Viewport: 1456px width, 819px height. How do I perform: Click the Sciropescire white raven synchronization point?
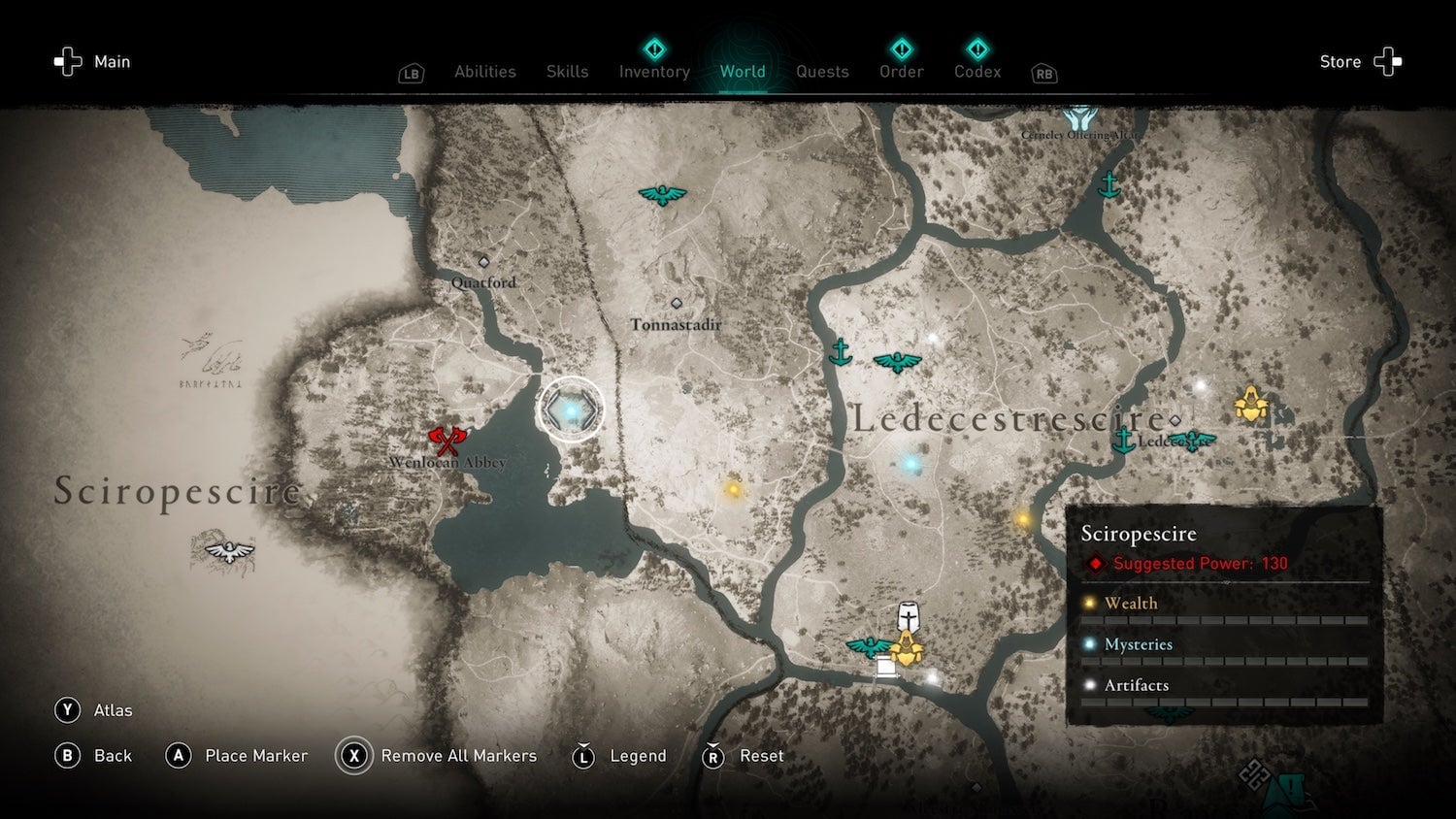pyautogui.click(x=229, y=551)
